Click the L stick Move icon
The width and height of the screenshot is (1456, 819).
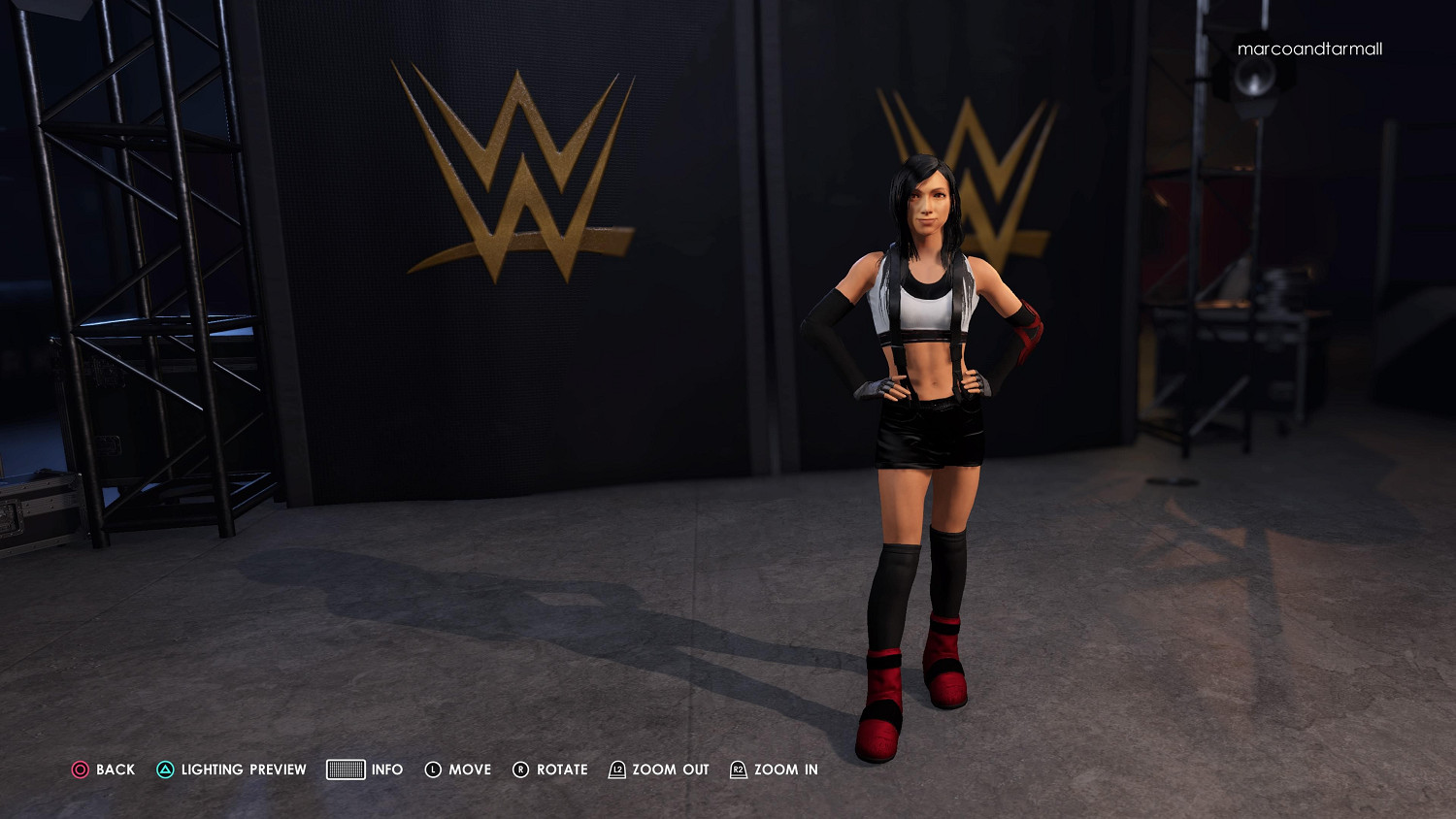coord(433,770)
